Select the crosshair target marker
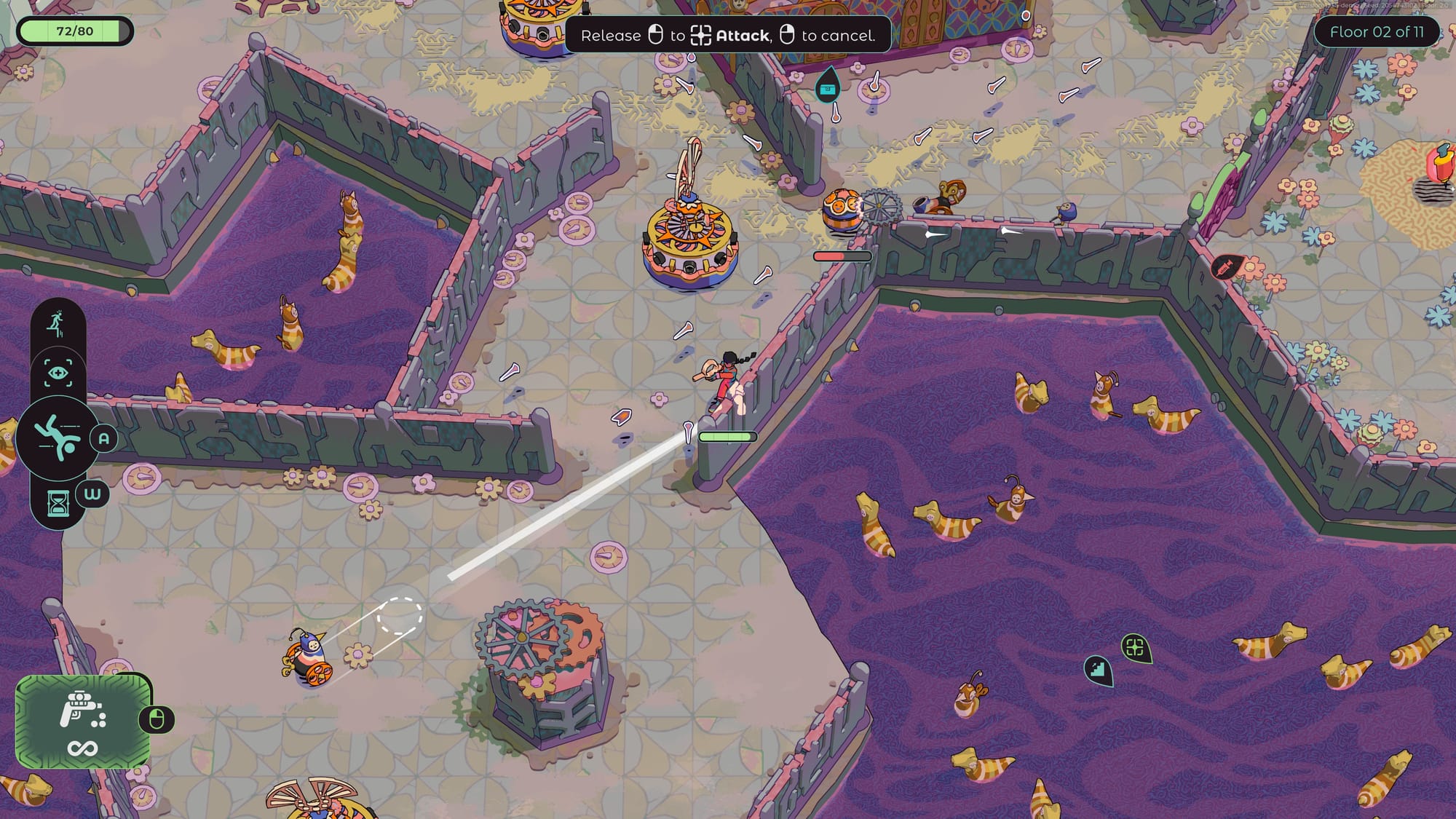This screenshot has width=1456, height=819. coord(1134,646)
